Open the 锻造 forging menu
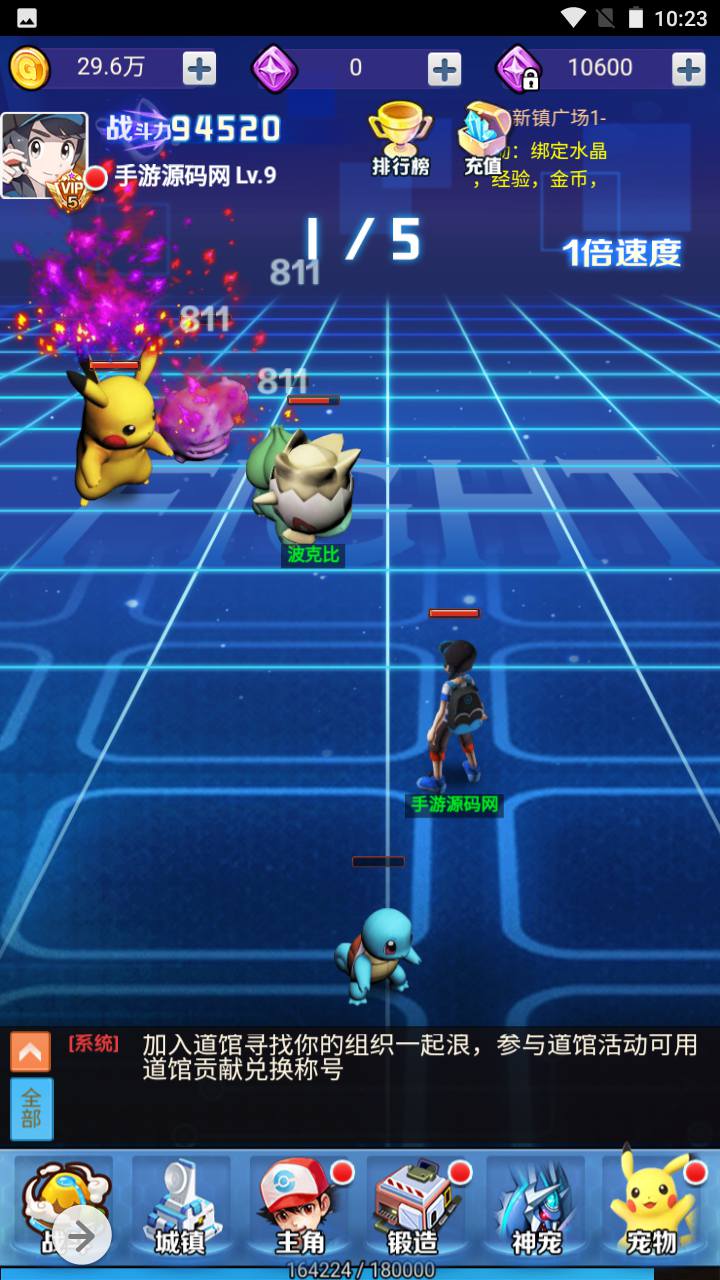 (415, 1208)
